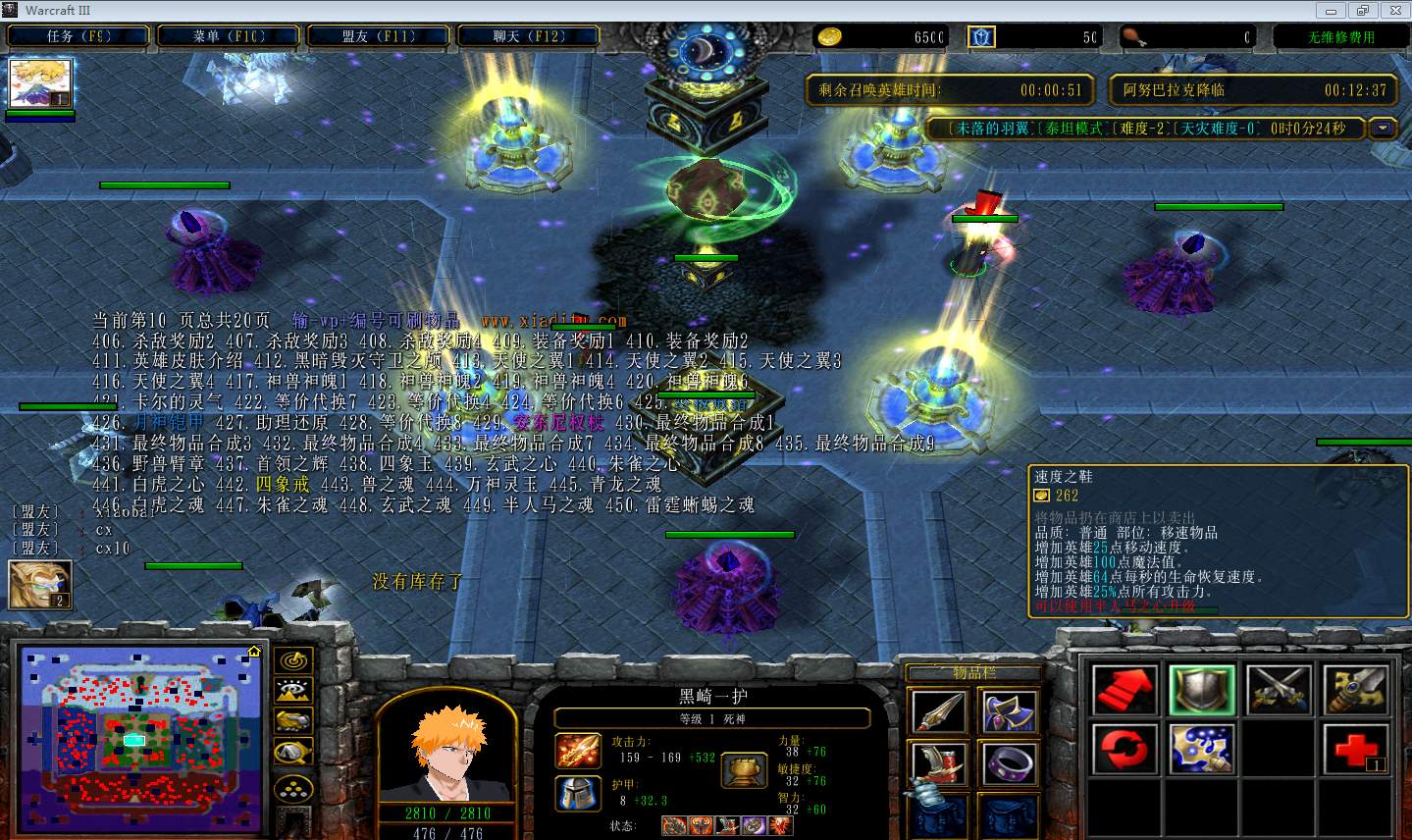Open the 聊天 (F12) chat log
Viewport: 1412px width, 840px height.
[x=529, y=36]
